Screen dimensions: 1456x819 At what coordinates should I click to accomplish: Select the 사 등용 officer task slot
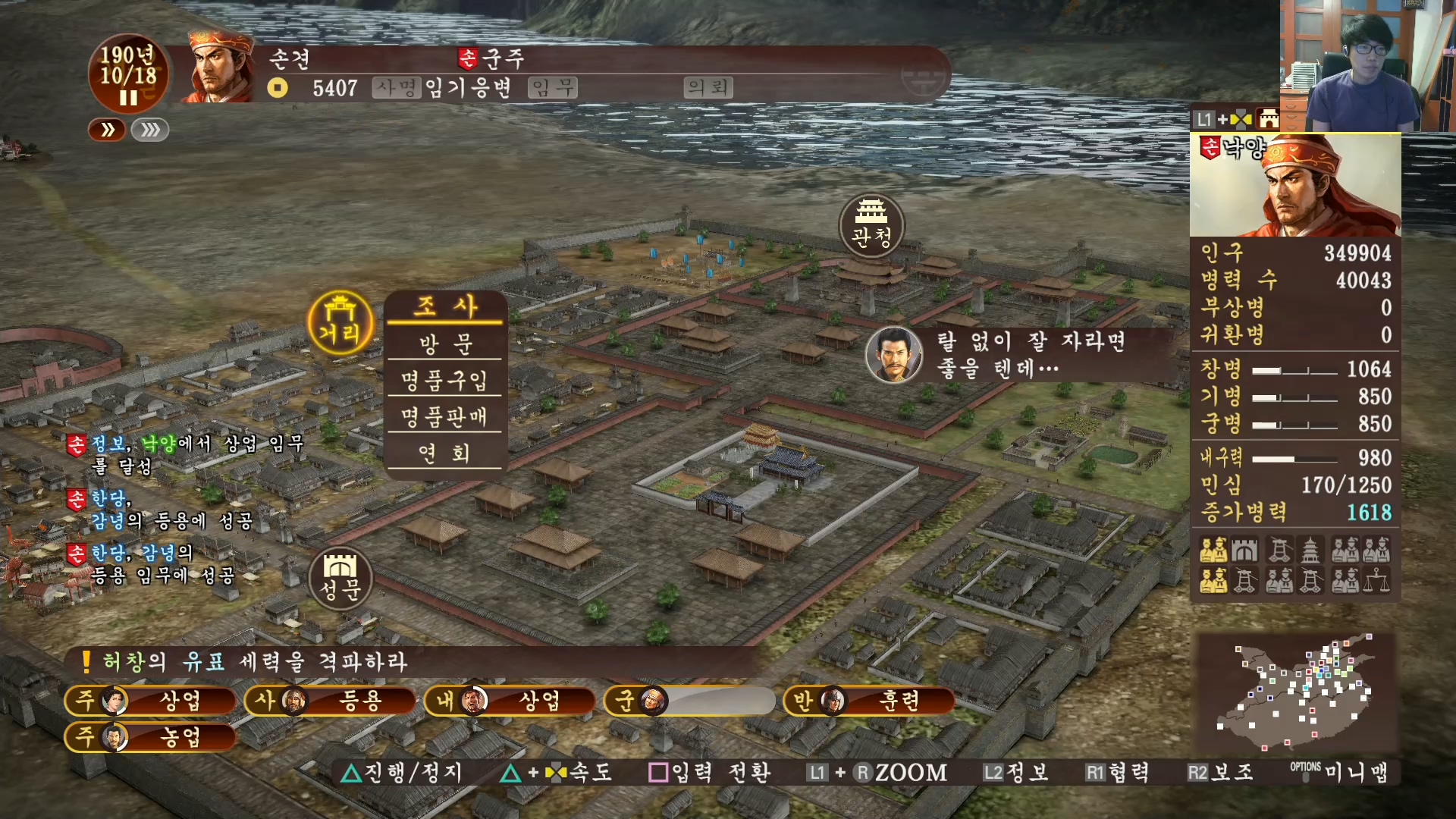(331, 701)
